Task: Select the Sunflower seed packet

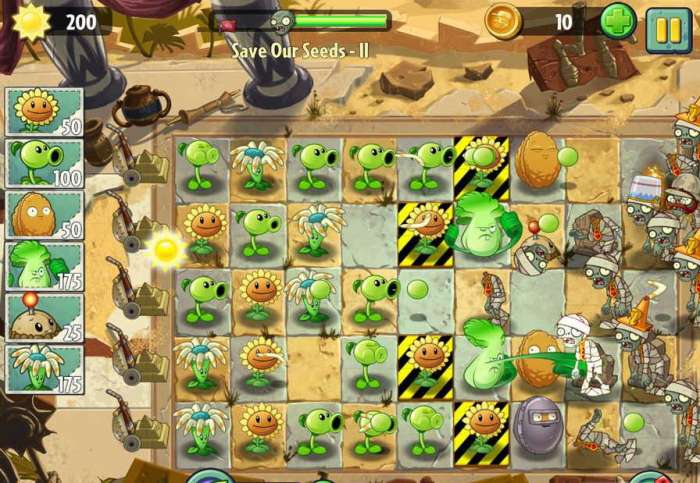Action: [44, 111]
